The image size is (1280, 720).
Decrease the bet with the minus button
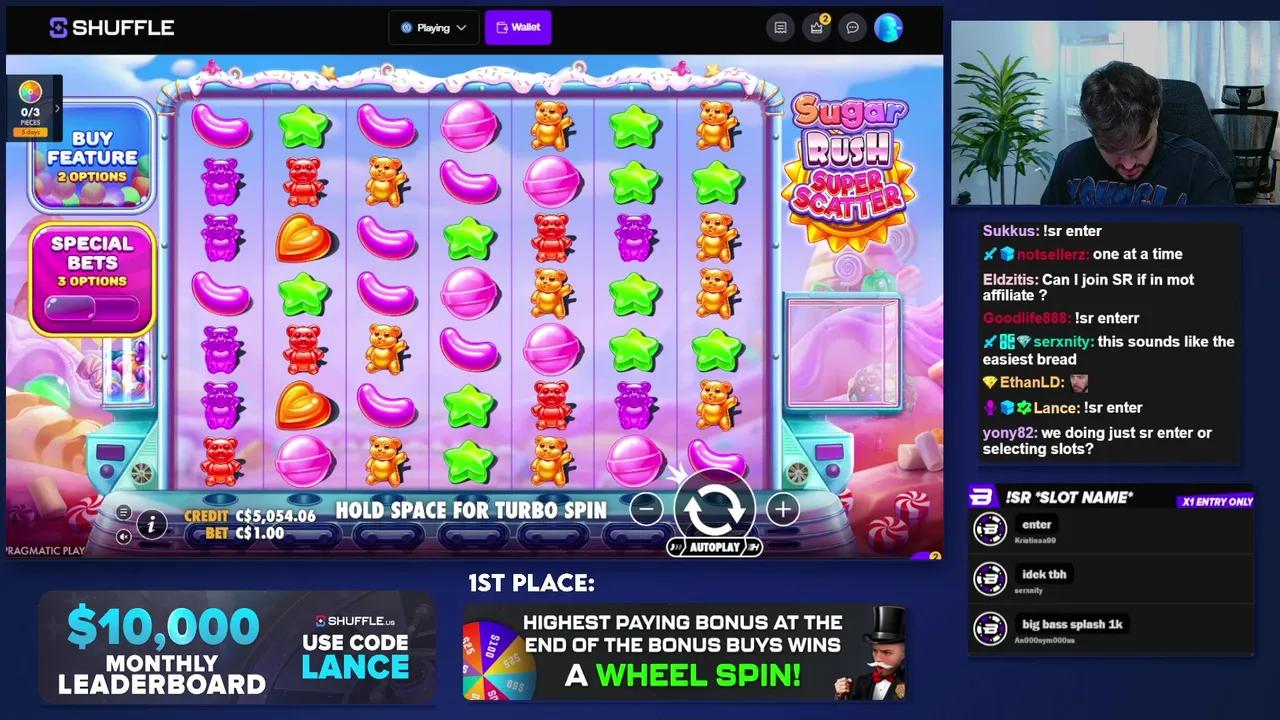[646, 509]
